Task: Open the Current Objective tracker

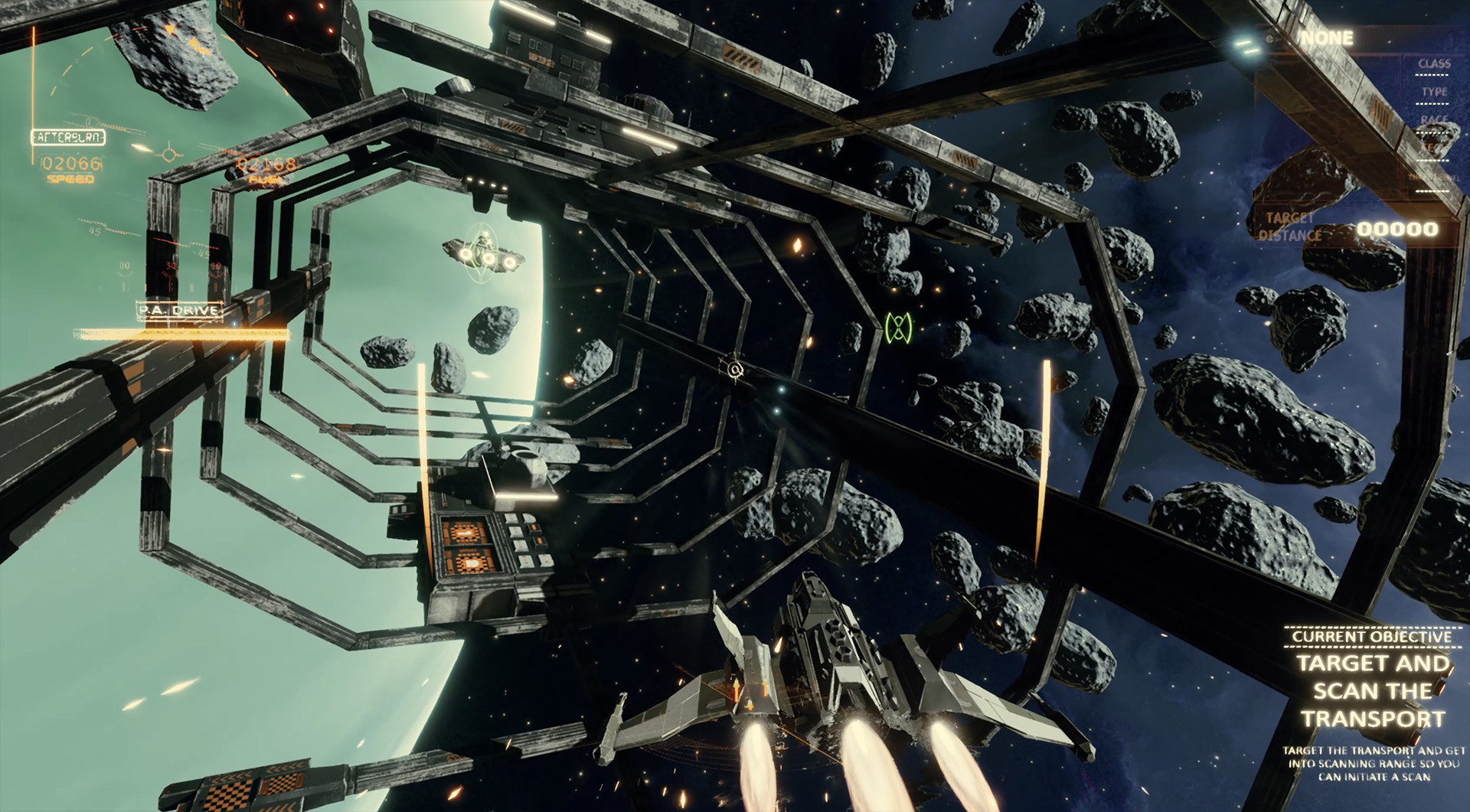Action: pyautogui.click(x=1371, y=637)
